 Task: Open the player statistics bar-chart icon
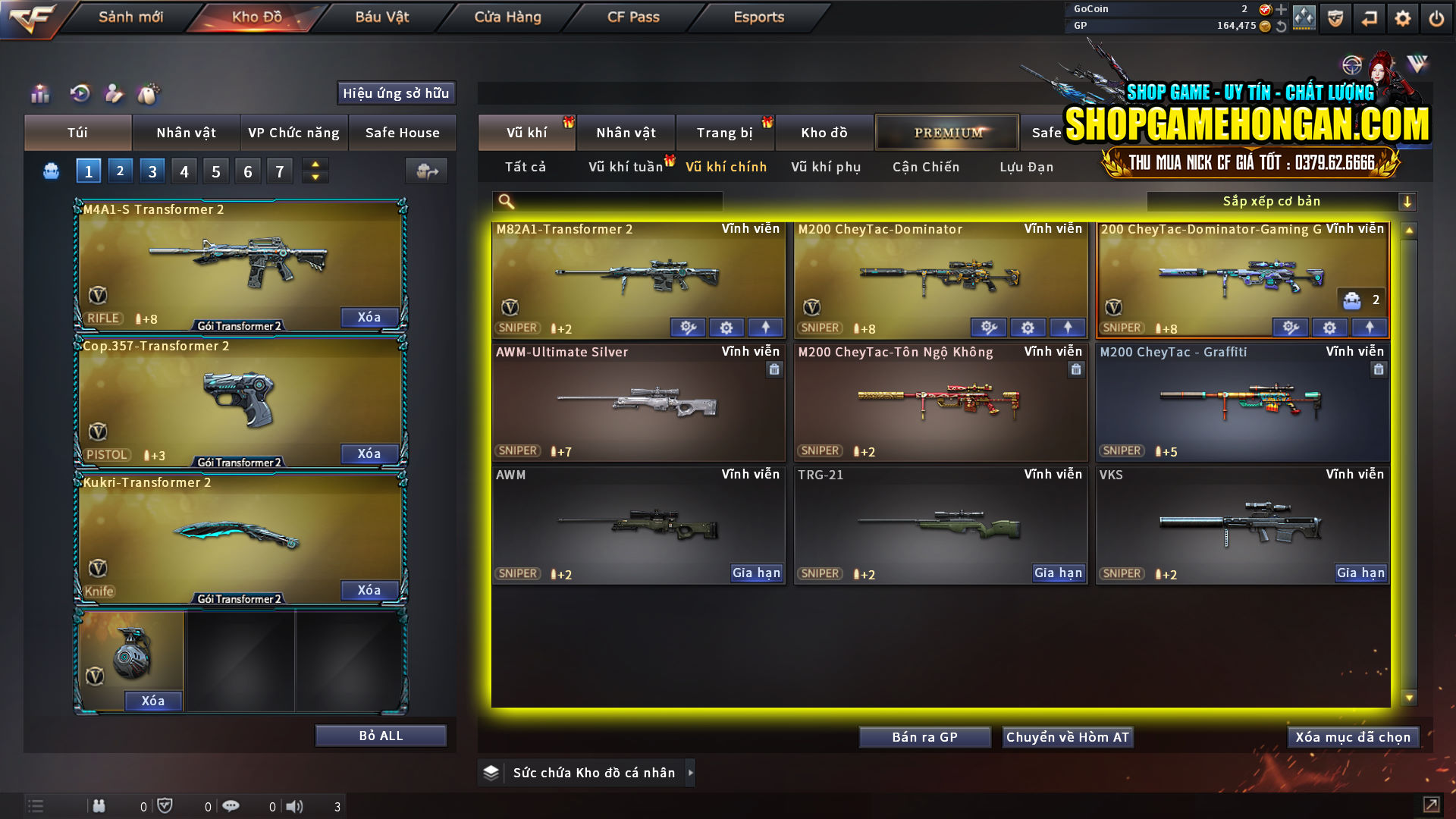[x=39, y=93]
